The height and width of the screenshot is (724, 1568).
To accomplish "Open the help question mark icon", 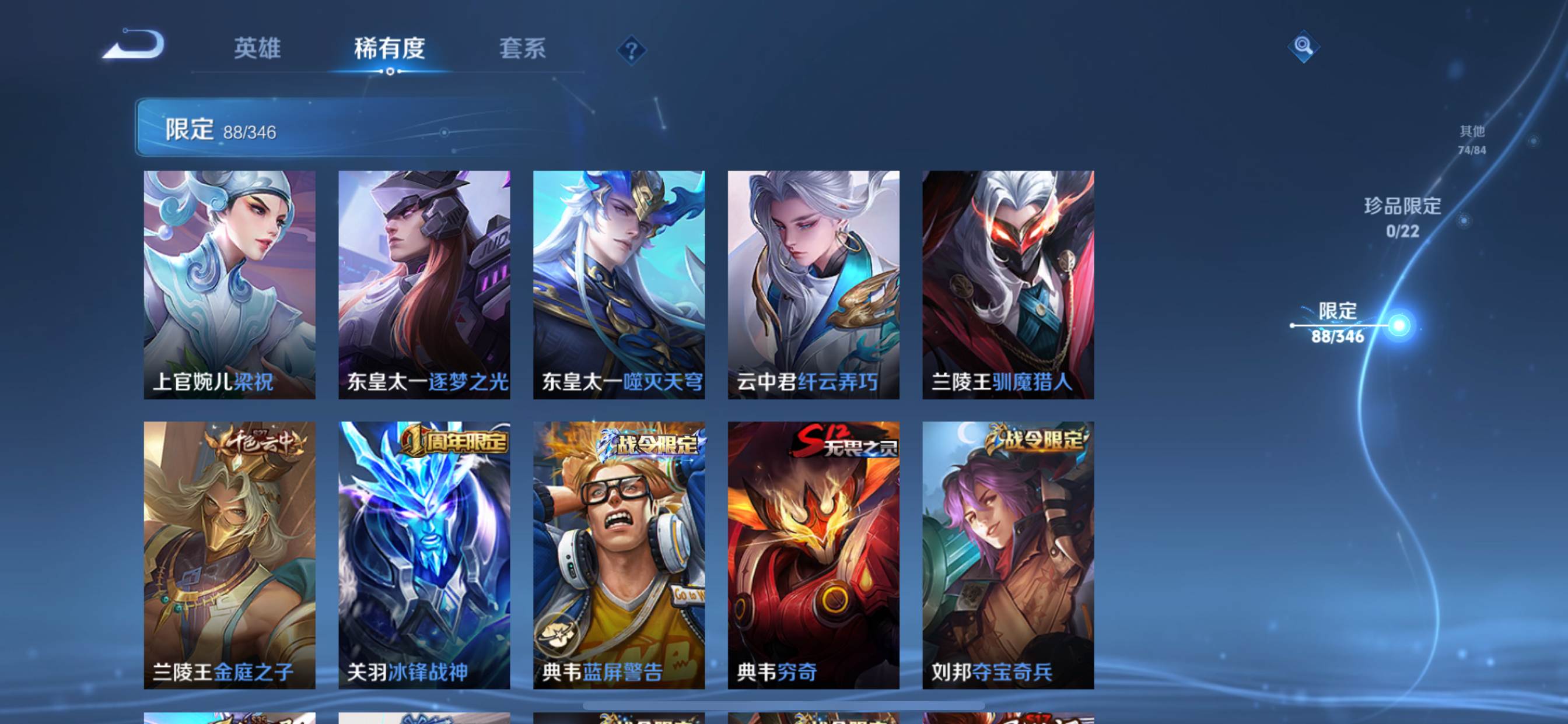I will click(633, 51).
